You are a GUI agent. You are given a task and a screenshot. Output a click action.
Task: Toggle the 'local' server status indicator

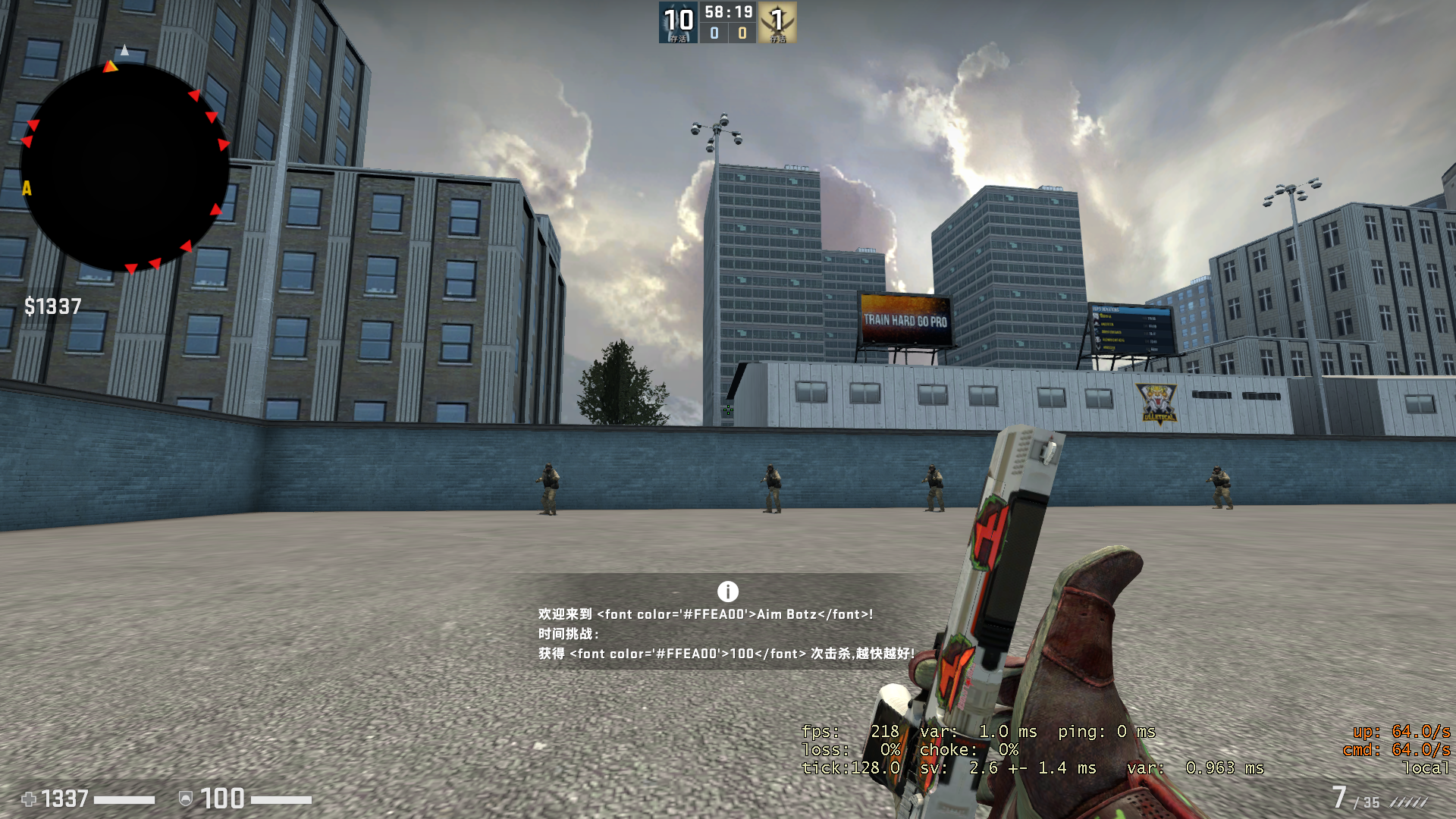pyautogui.click(x=1424, y=767)
